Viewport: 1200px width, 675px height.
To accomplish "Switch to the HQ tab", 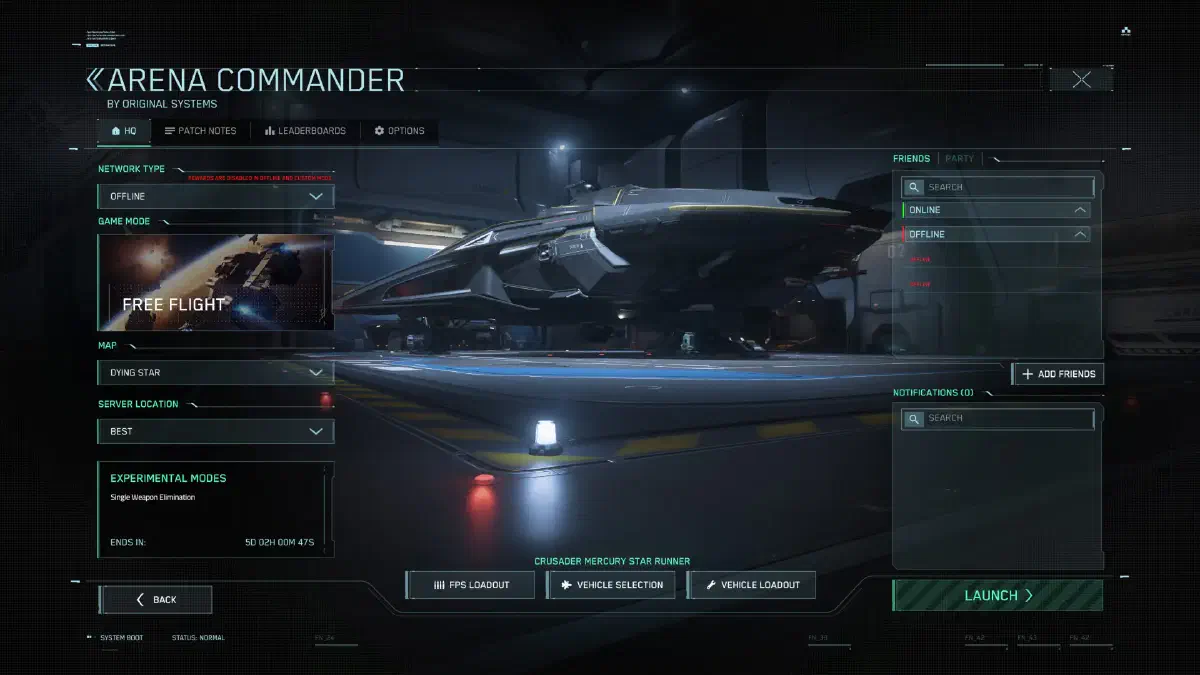I will click(x=124, y=131).
